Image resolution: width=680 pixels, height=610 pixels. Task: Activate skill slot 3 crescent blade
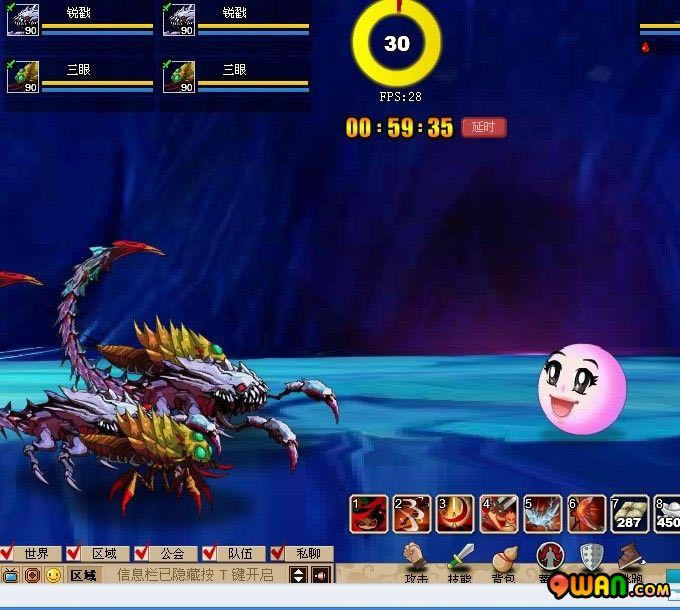tap(456, 514)
